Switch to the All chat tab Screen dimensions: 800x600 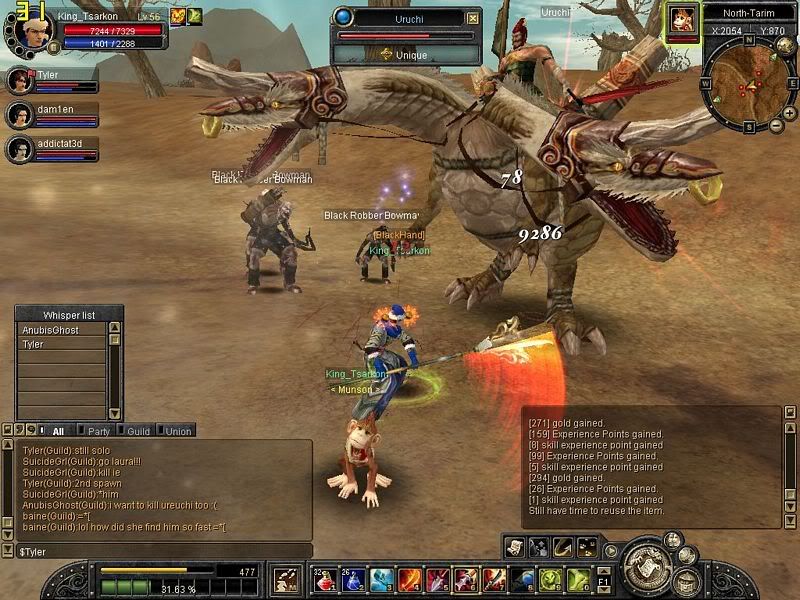58,431
